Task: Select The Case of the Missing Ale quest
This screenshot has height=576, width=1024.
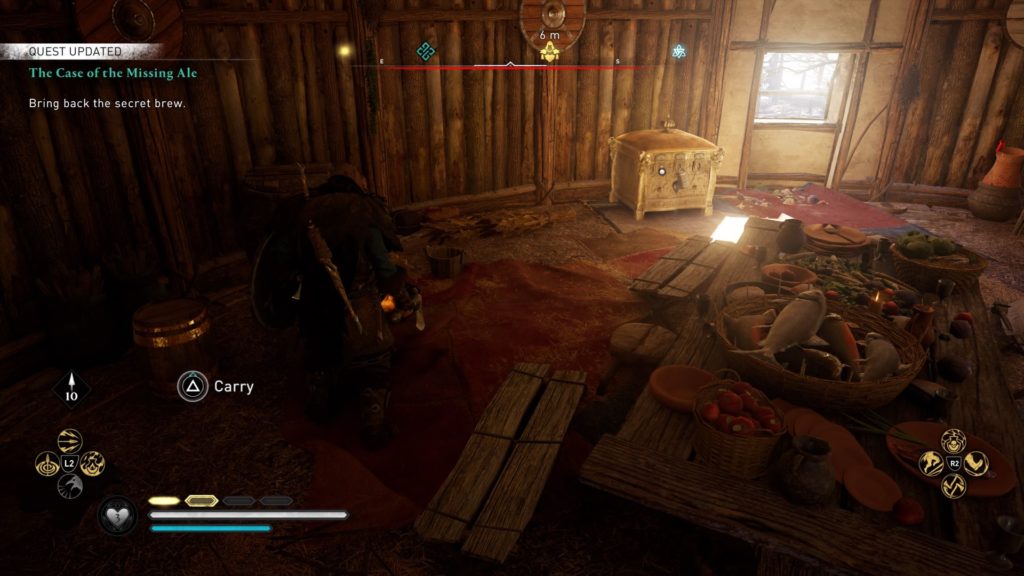Action: tap(86, 73)
